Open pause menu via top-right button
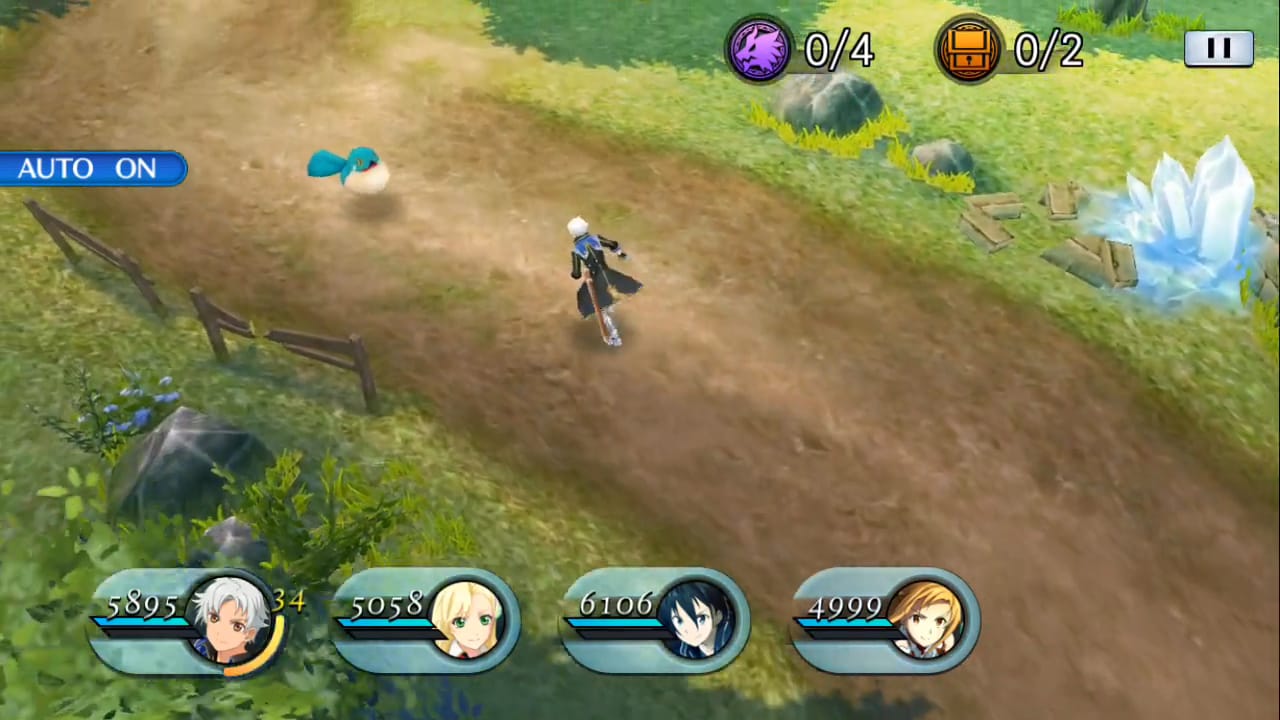 click(1218, 48)
